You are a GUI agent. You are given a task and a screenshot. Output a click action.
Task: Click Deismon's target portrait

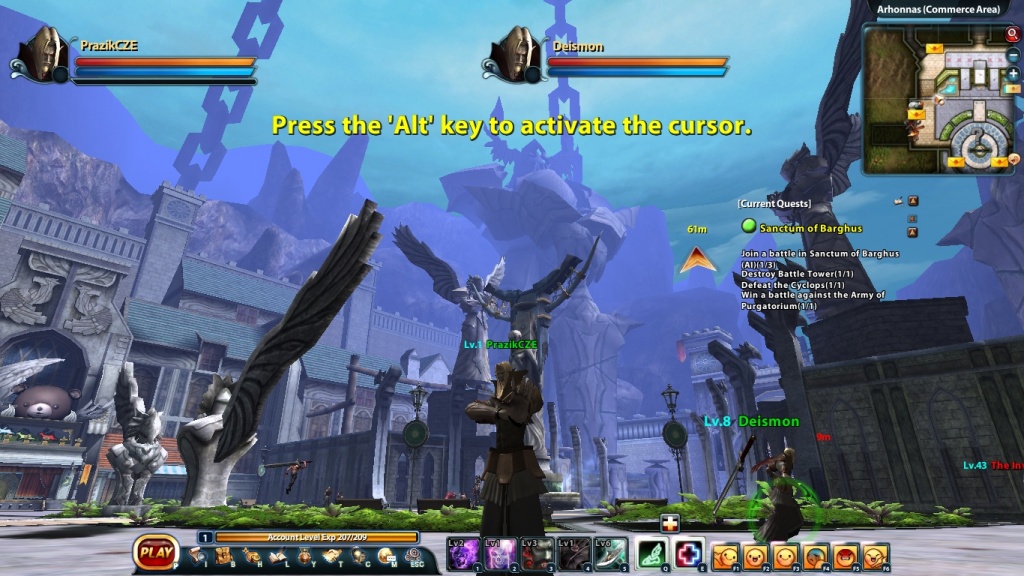pos(516,55)
